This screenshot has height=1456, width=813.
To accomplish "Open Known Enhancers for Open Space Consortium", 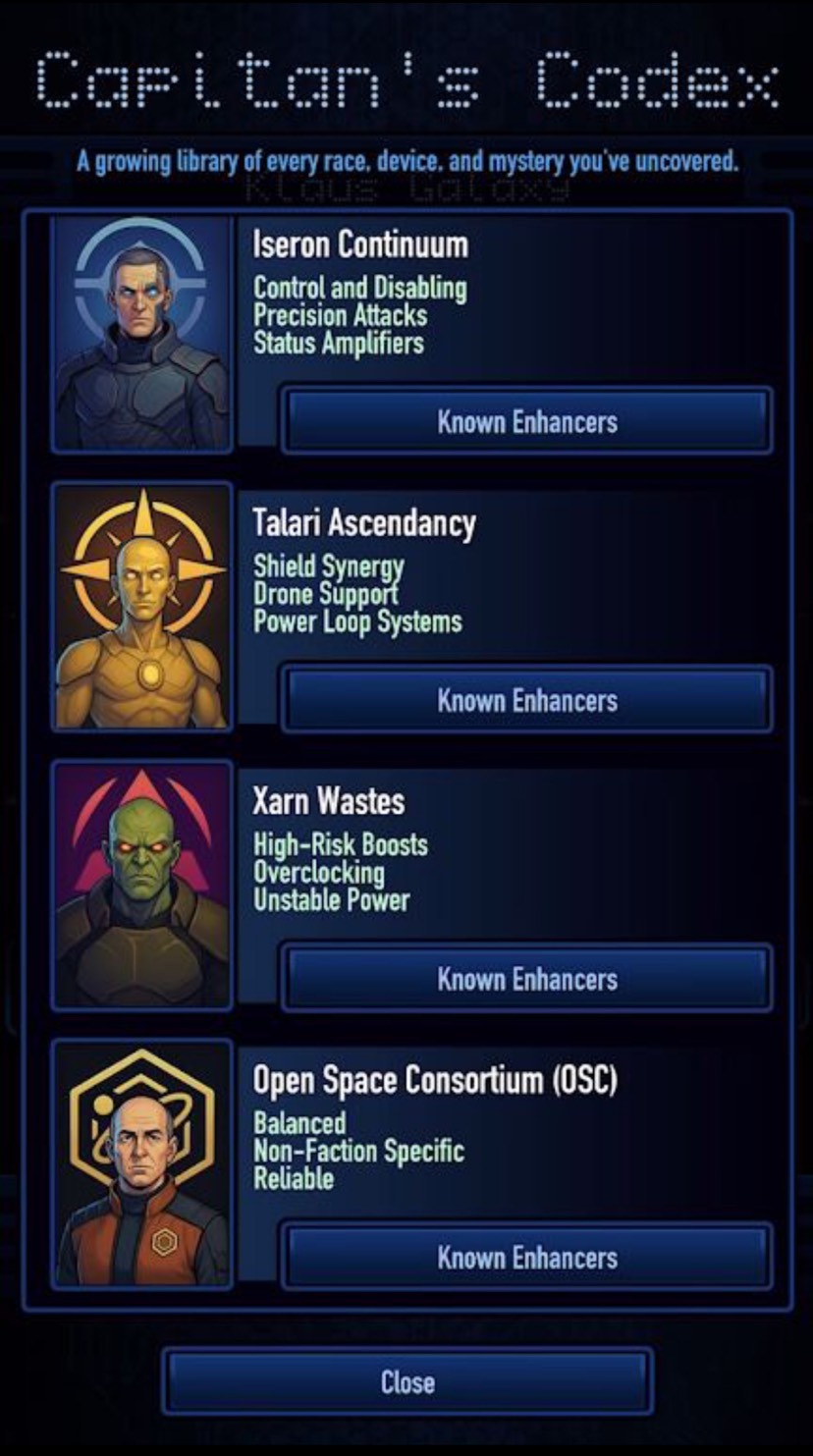I will coord(527,1258).
